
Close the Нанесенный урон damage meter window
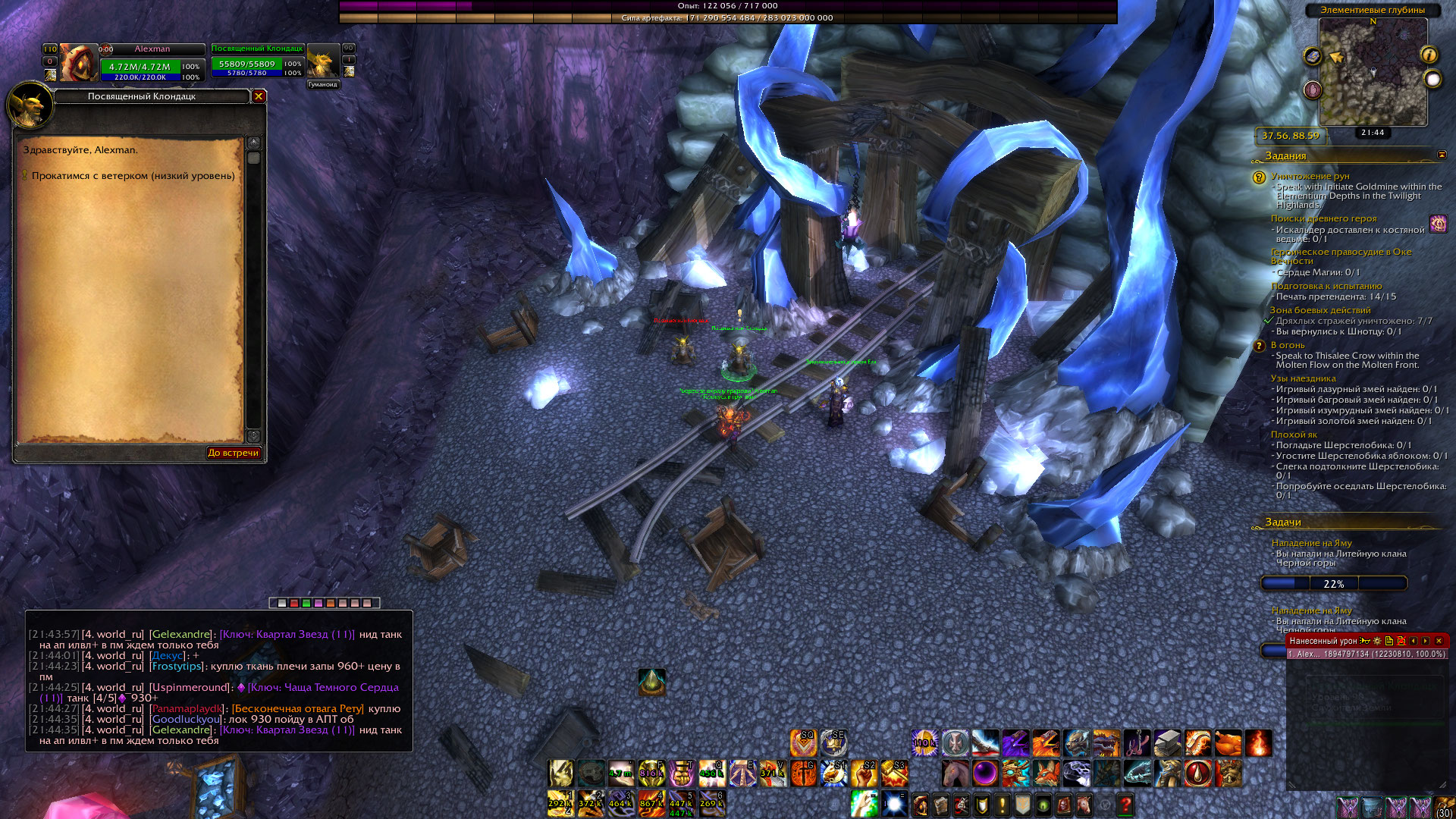pos(1439,641)
